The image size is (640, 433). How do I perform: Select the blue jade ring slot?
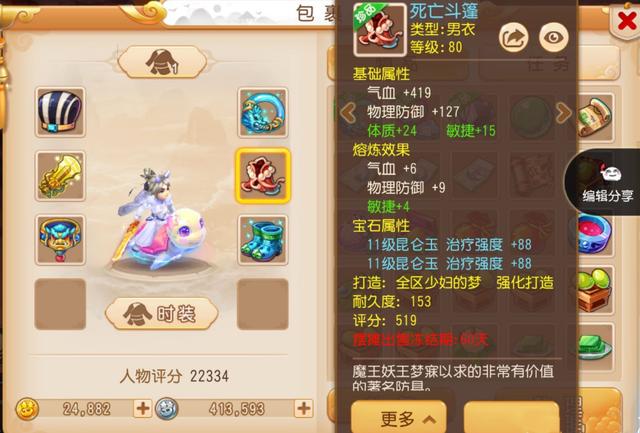pyautogui.click(x=263, y=111)
